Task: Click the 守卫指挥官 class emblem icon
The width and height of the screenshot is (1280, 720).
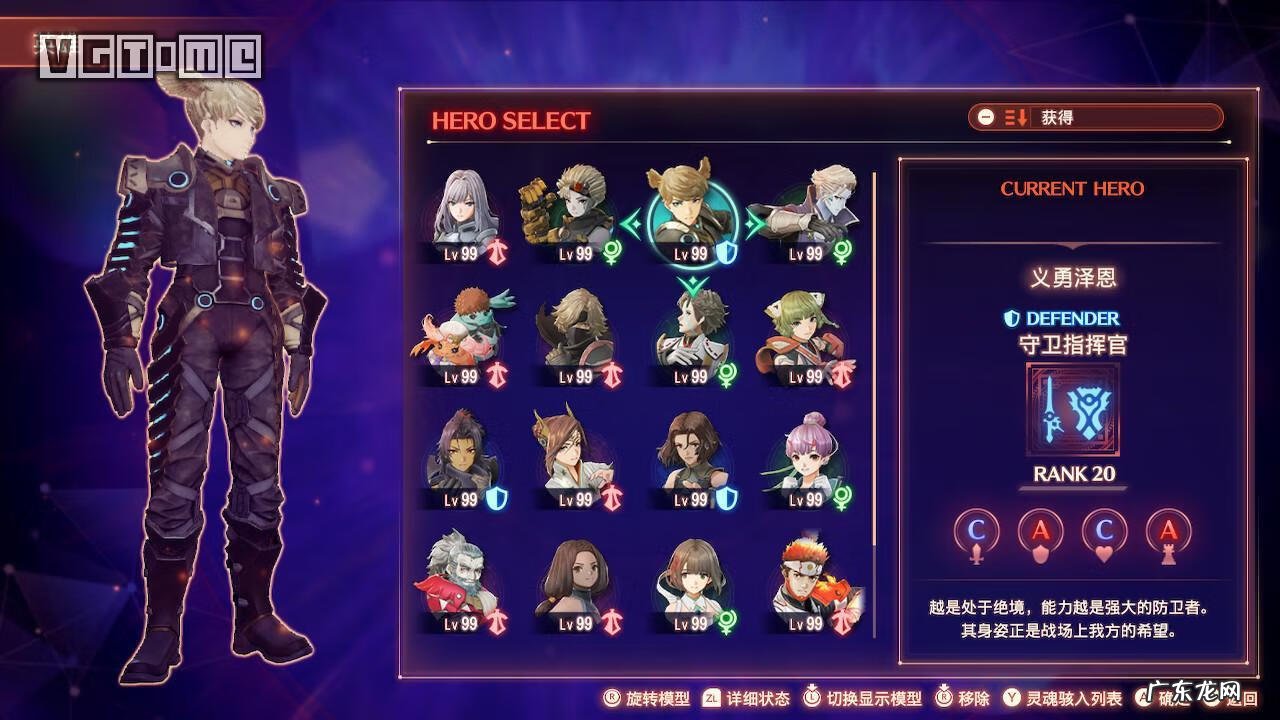Action: [1073, 410]
